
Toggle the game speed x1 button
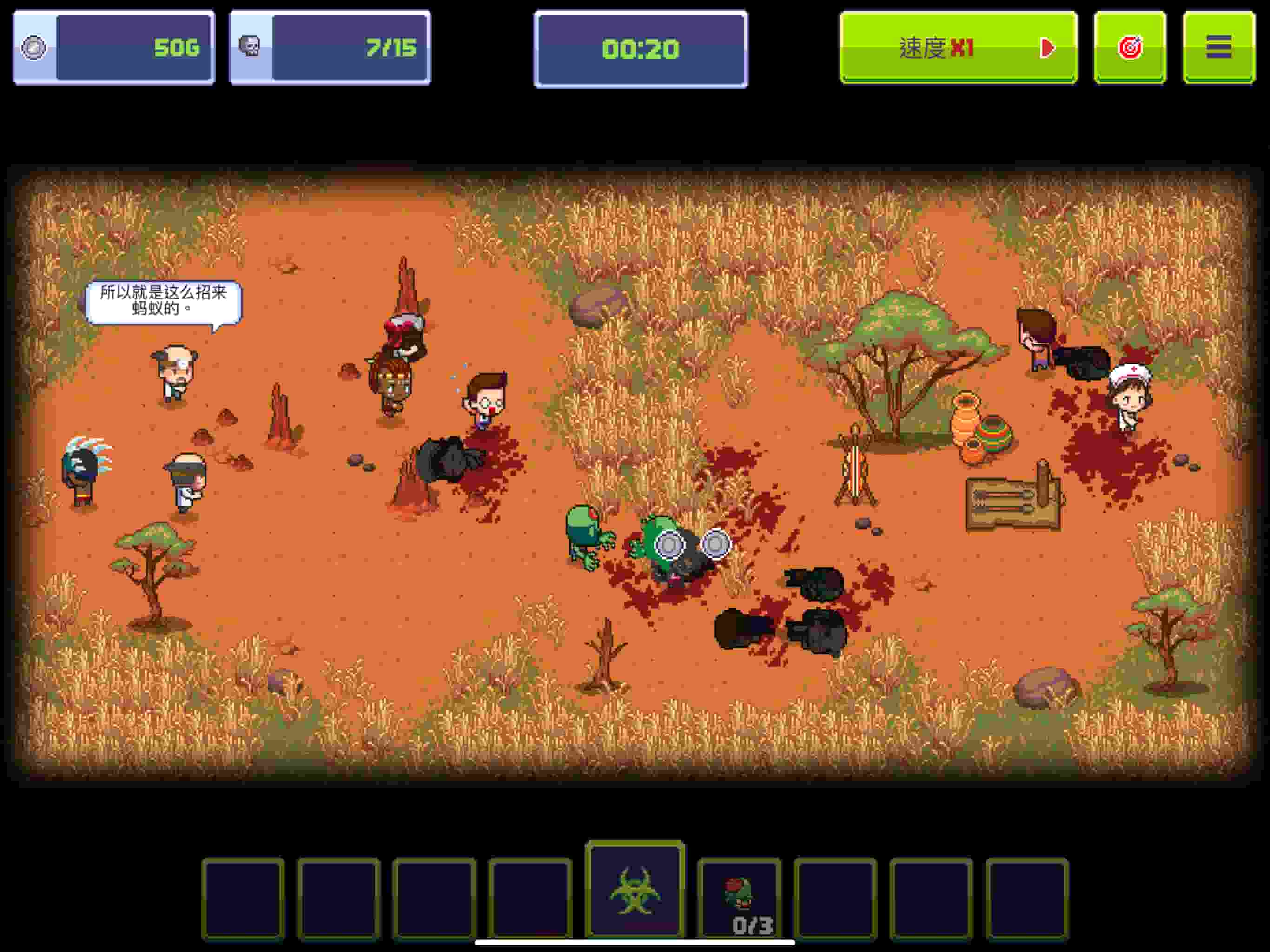pyautogui.click(x=958, y=48)
